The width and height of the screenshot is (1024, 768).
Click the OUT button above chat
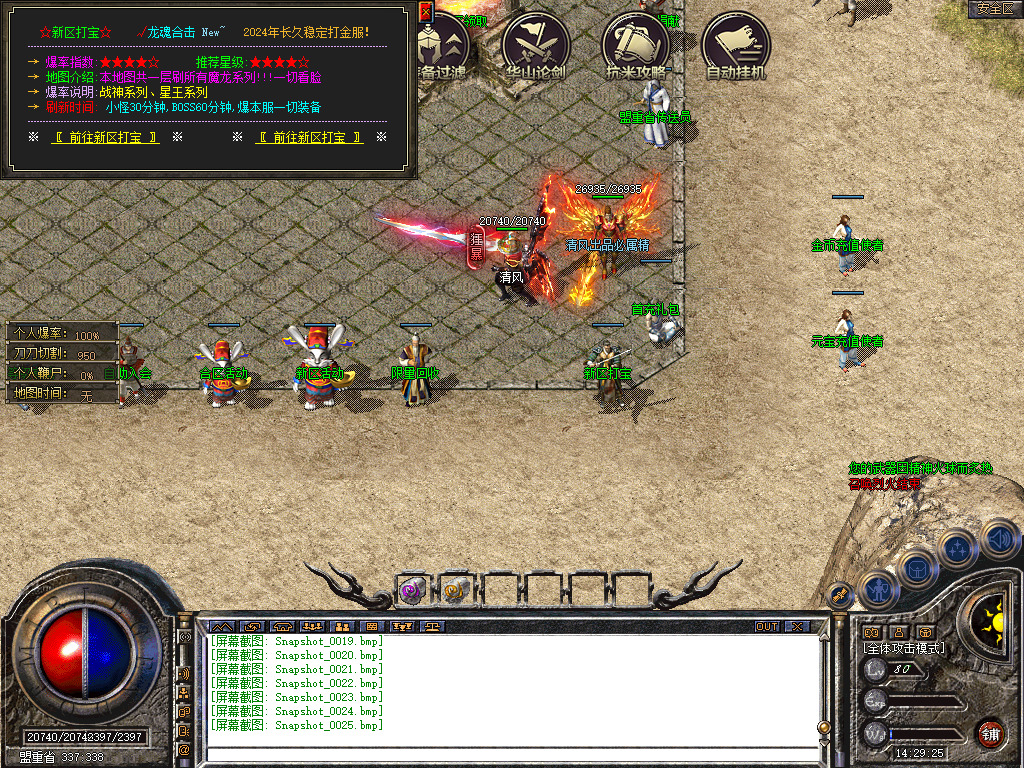767,627
